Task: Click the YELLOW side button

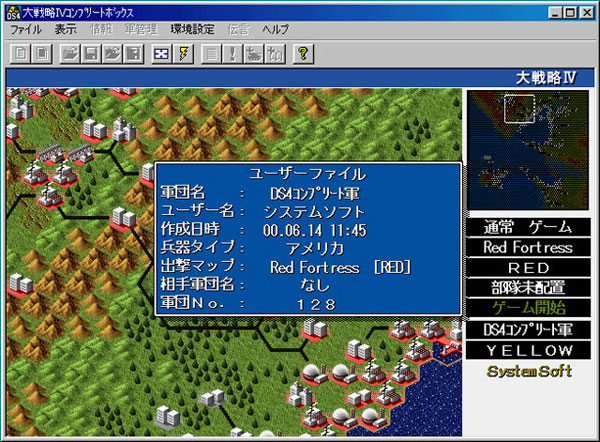Action: click(x=527, y=350)
